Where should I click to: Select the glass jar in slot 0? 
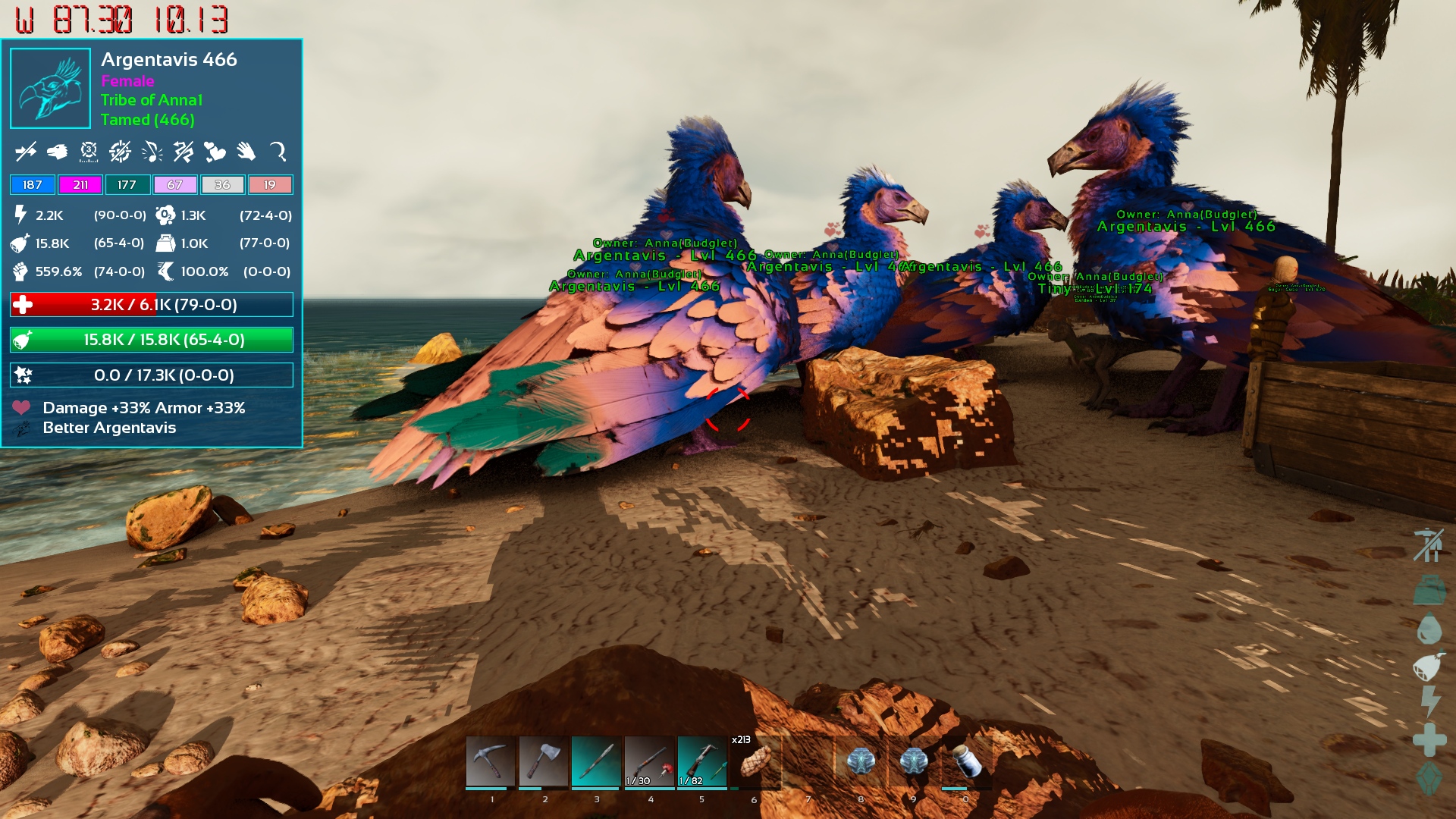tap(966, 761)
